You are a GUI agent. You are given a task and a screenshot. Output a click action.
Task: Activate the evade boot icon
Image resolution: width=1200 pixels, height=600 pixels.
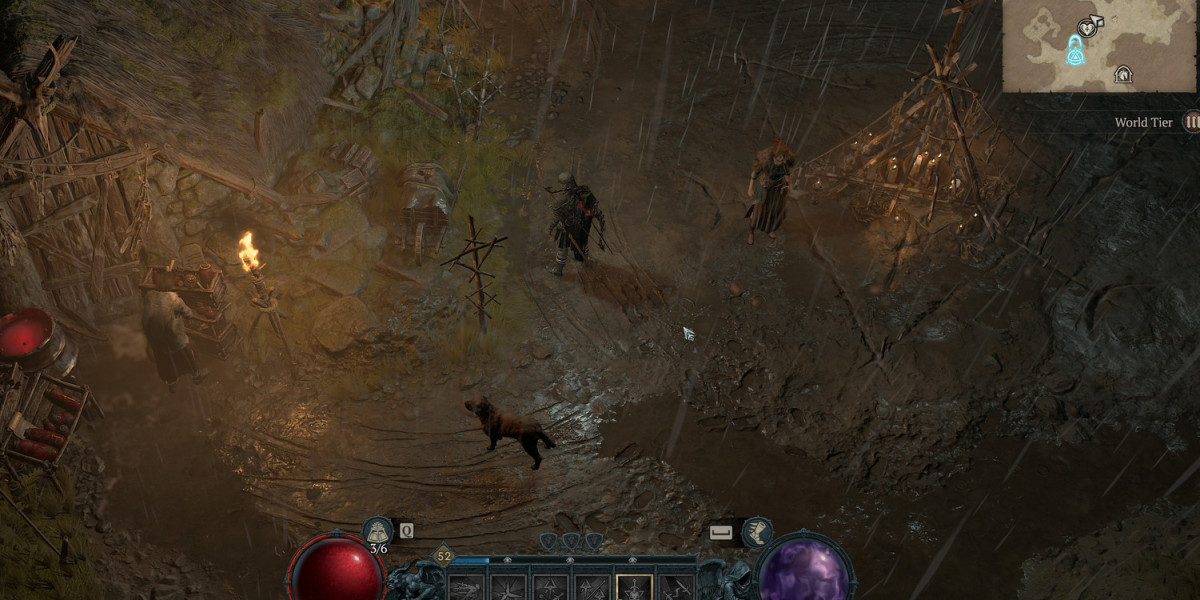(x=757, y=531)
